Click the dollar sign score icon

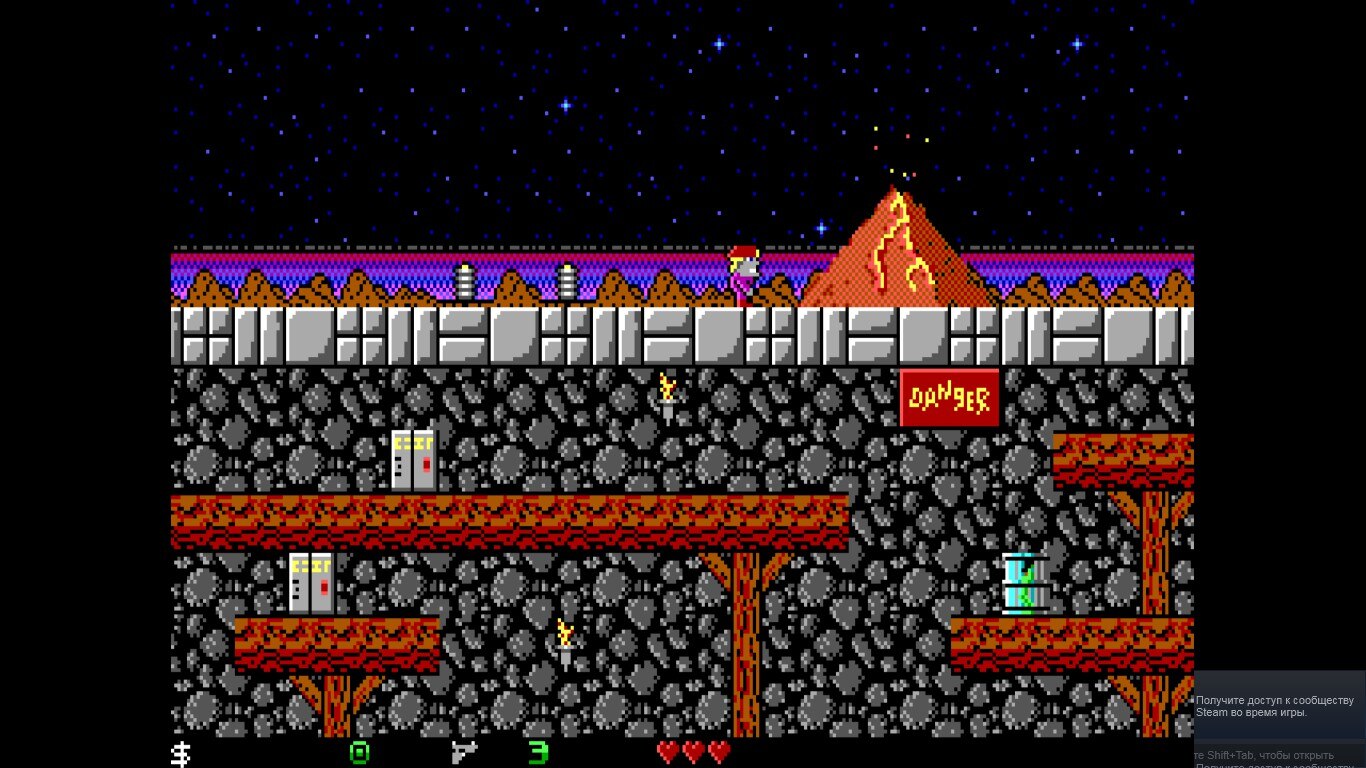coord(181,753)
